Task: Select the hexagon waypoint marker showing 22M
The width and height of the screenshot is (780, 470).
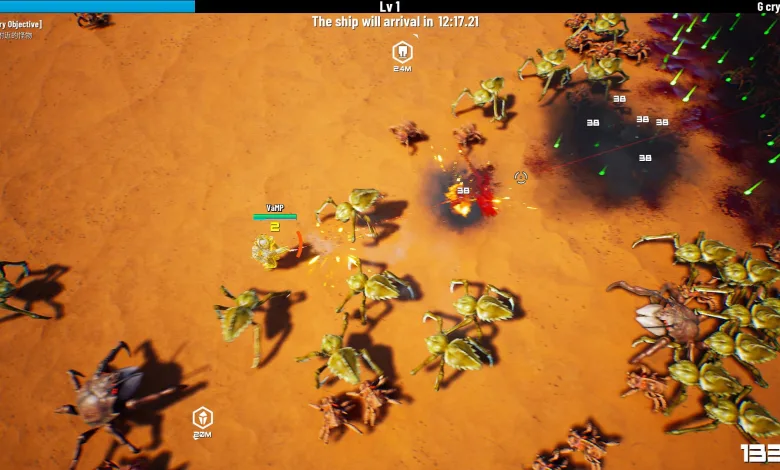Action: (x=202, y=418)
